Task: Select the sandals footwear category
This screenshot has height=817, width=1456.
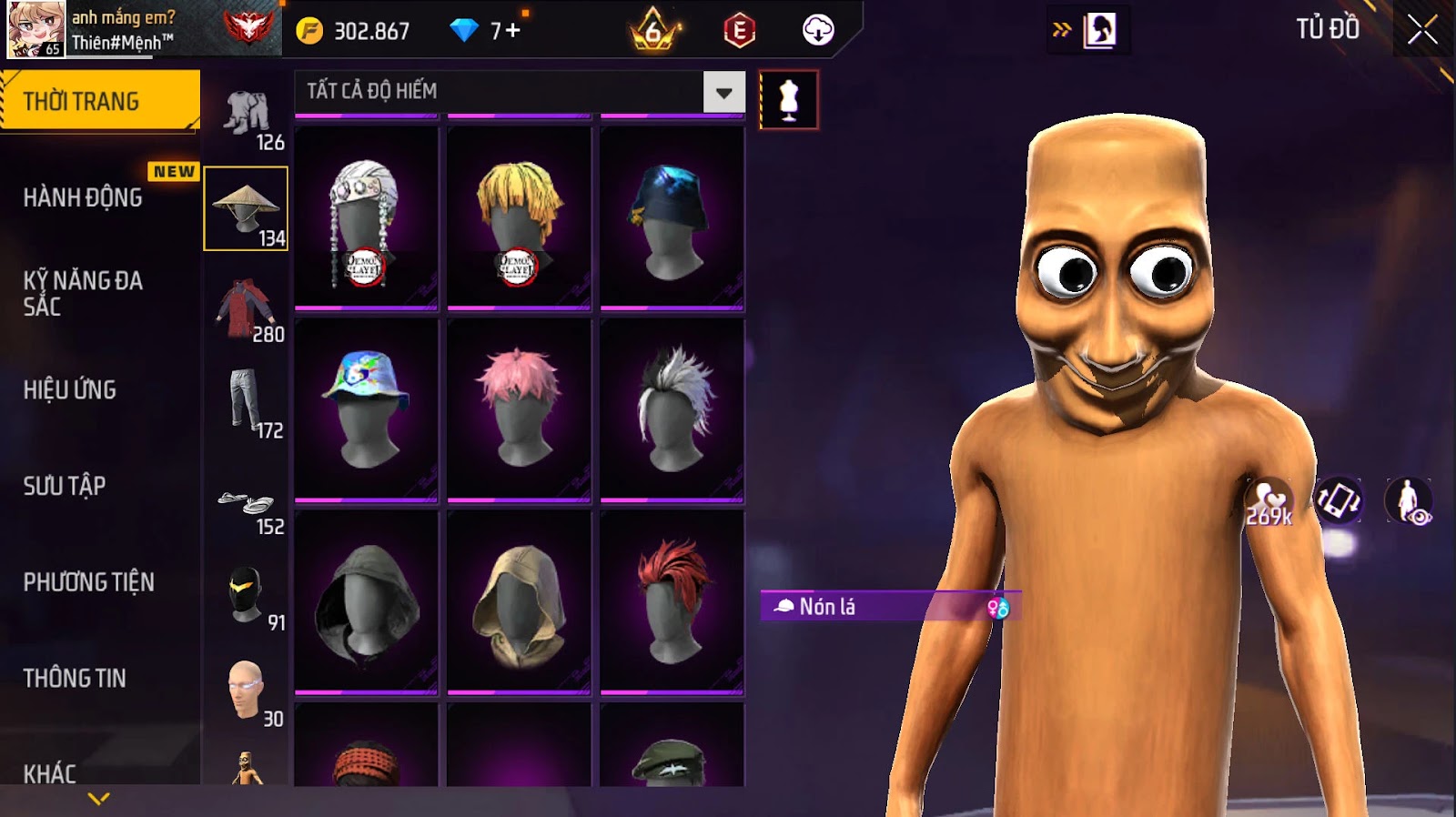Action: coord(246,505)
